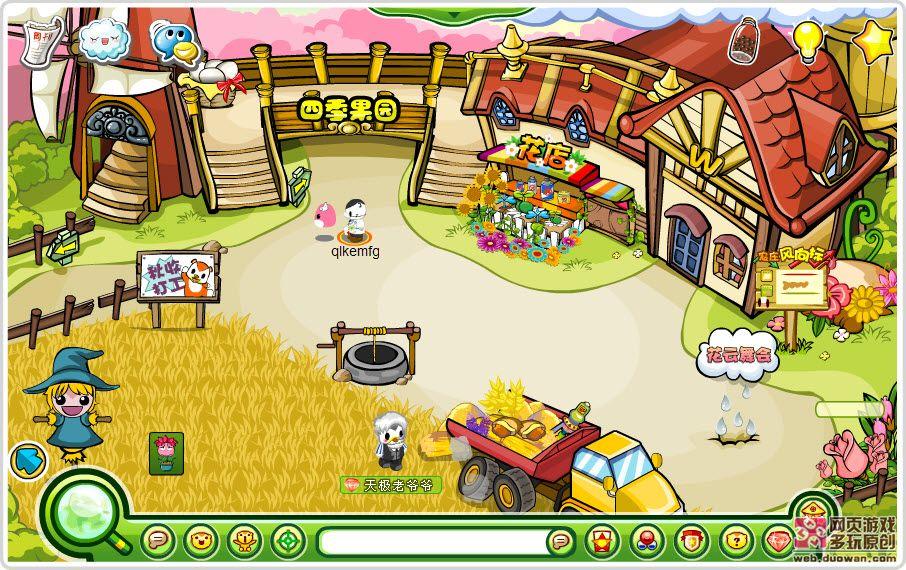
Task: Open the speech bubble chat button
Action: 158,541
